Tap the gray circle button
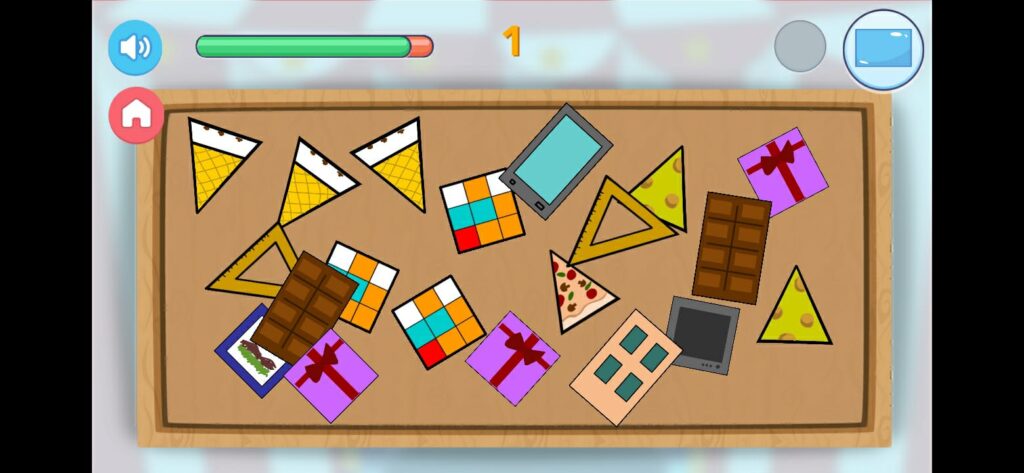This screenshot has height=473, width=1024. [x=800, y=46]
